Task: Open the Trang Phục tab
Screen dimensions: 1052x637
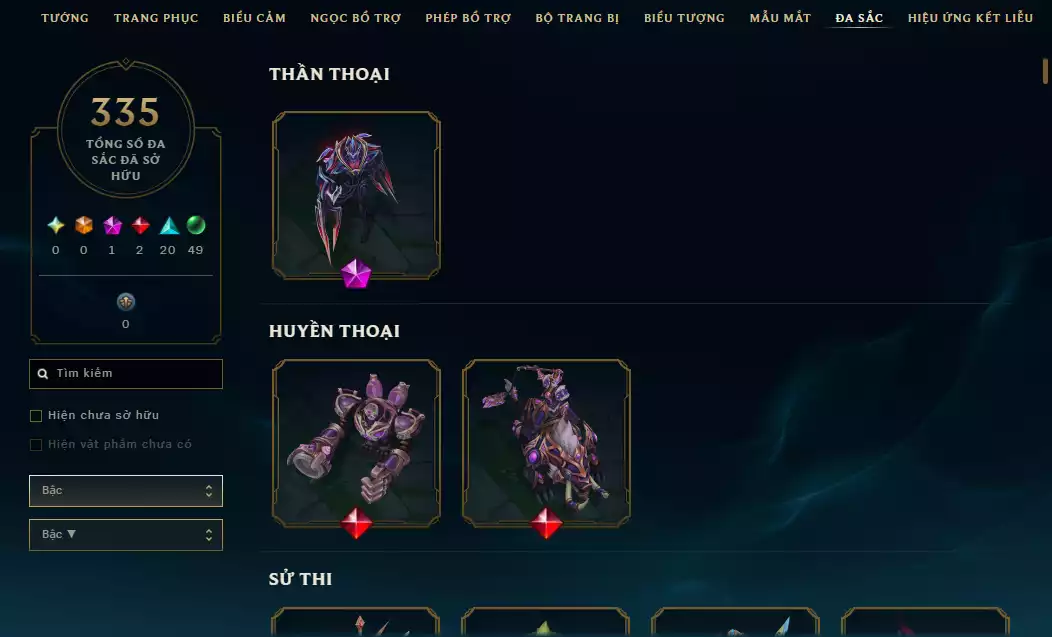Action: (x=156, y=18)
